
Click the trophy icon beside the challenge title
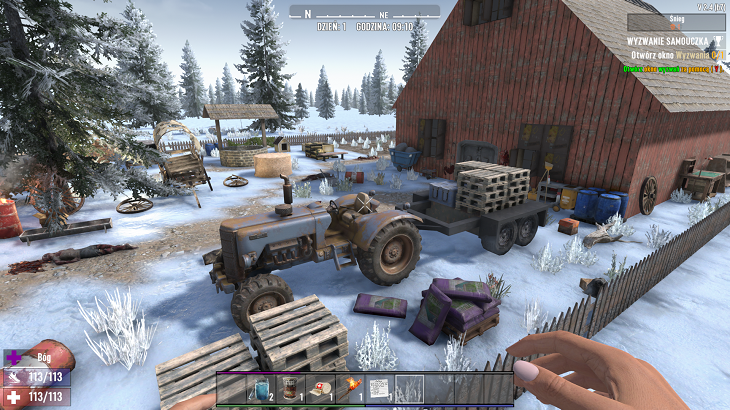tap(719, 41)
